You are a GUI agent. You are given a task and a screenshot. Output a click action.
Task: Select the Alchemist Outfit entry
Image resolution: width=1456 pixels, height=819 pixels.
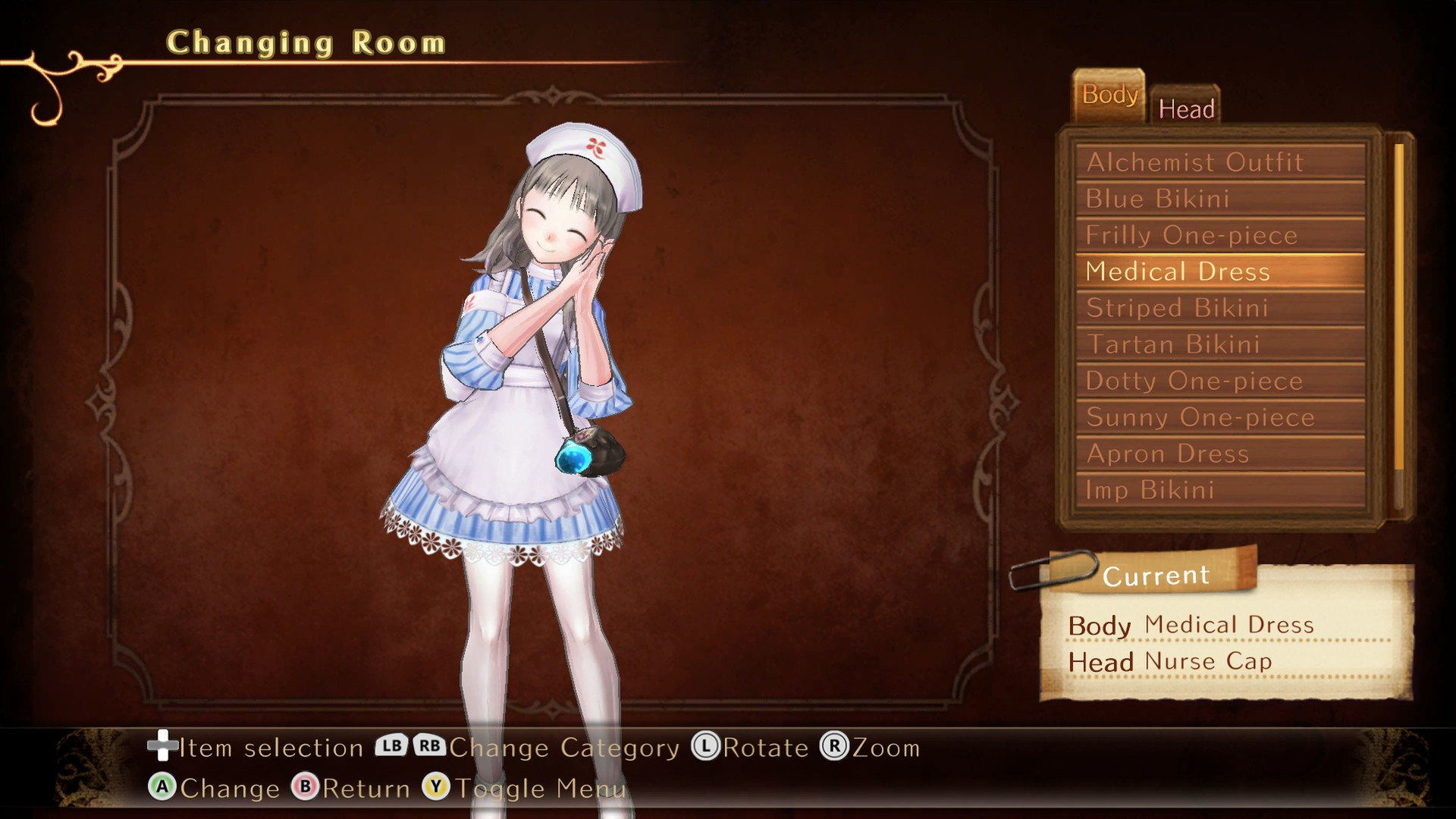click(x=1195, y=162)
